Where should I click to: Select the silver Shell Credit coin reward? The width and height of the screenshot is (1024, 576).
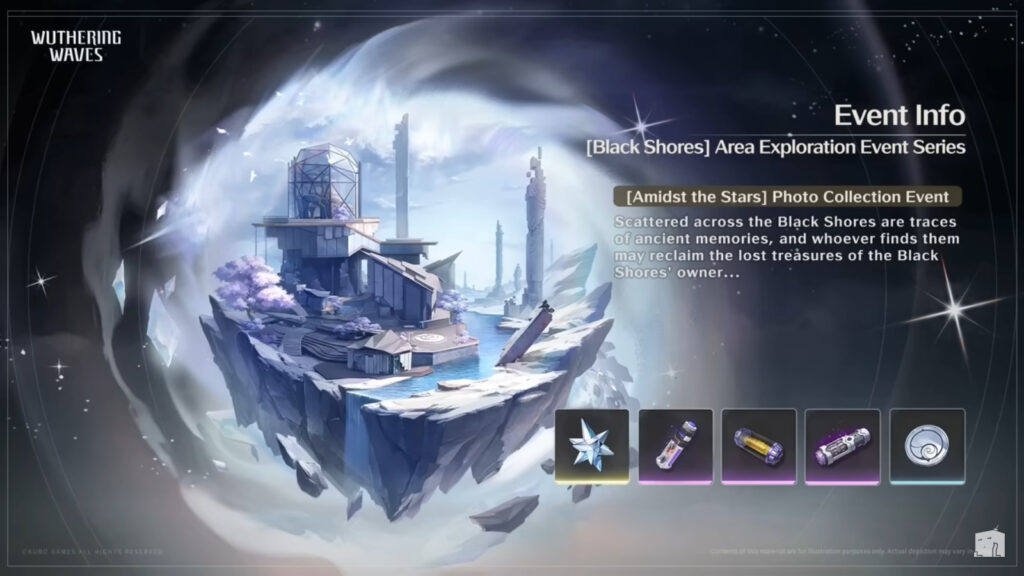pyautogui.click(x=927, y=446)
